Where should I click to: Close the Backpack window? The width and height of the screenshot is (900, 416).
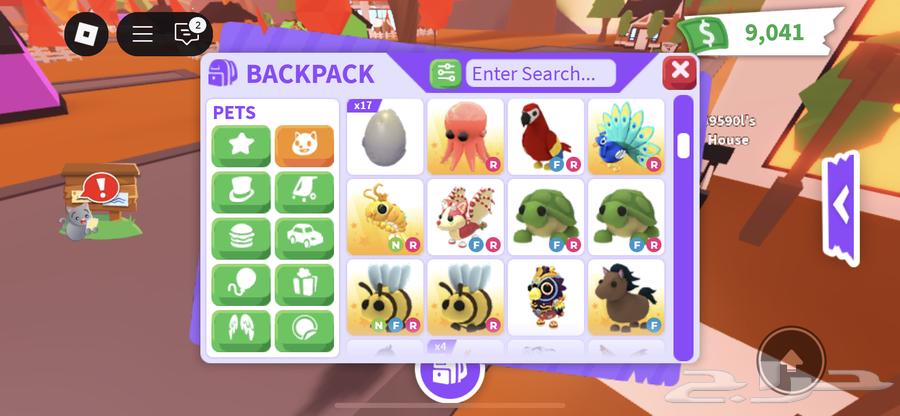(680, 72)
